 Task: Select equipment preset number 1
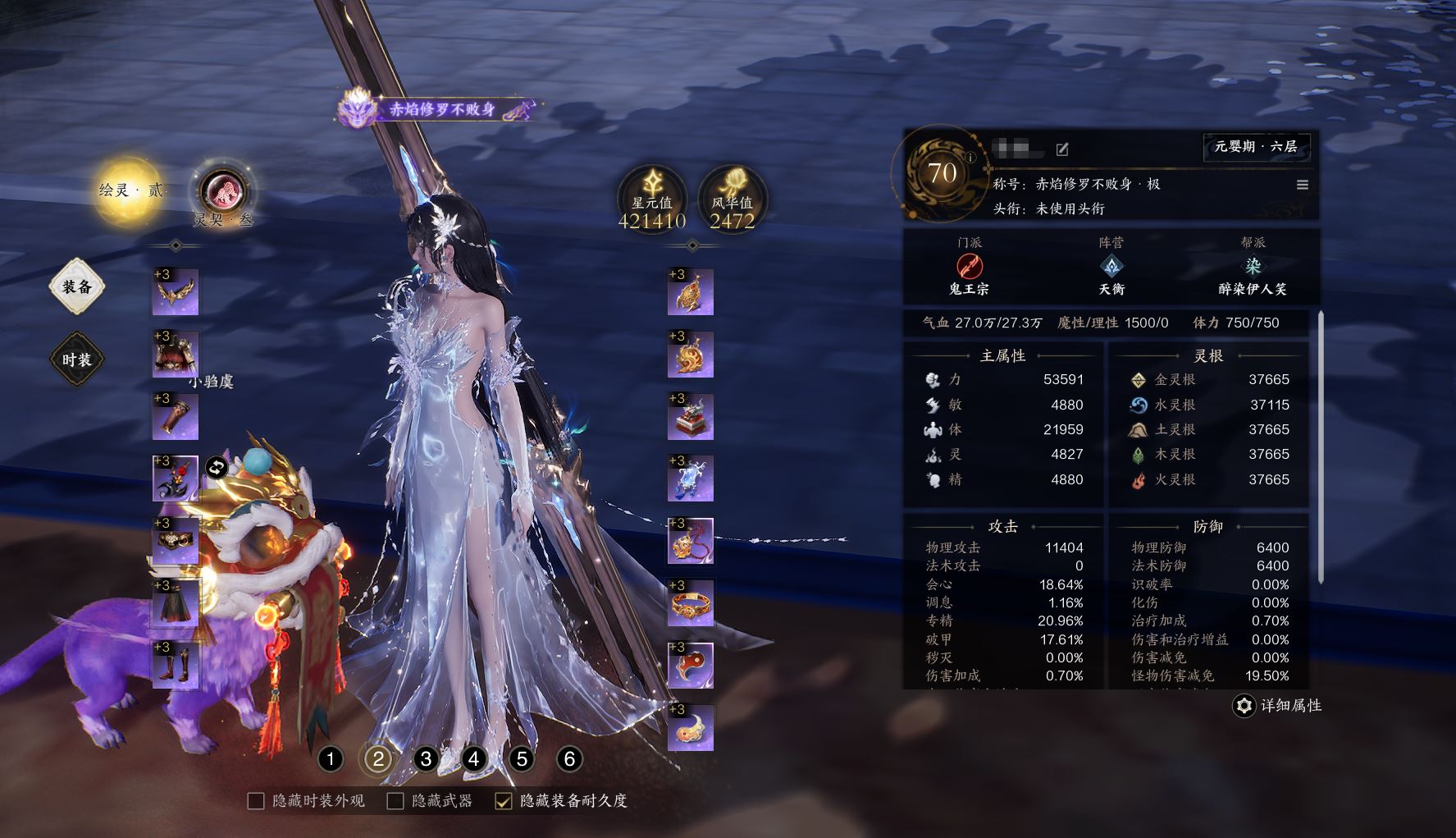331,759
